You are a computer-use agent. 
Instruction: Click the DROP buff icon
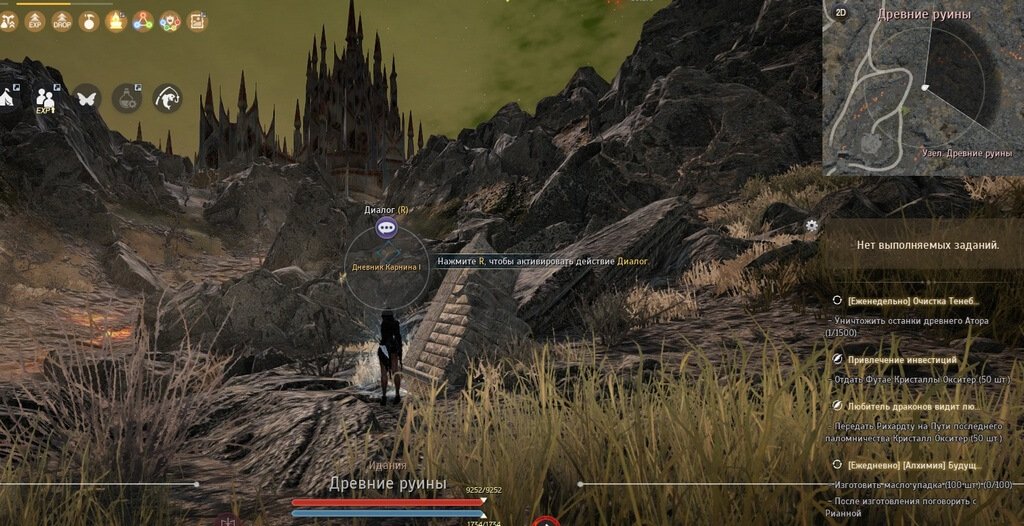click(62, 20)
